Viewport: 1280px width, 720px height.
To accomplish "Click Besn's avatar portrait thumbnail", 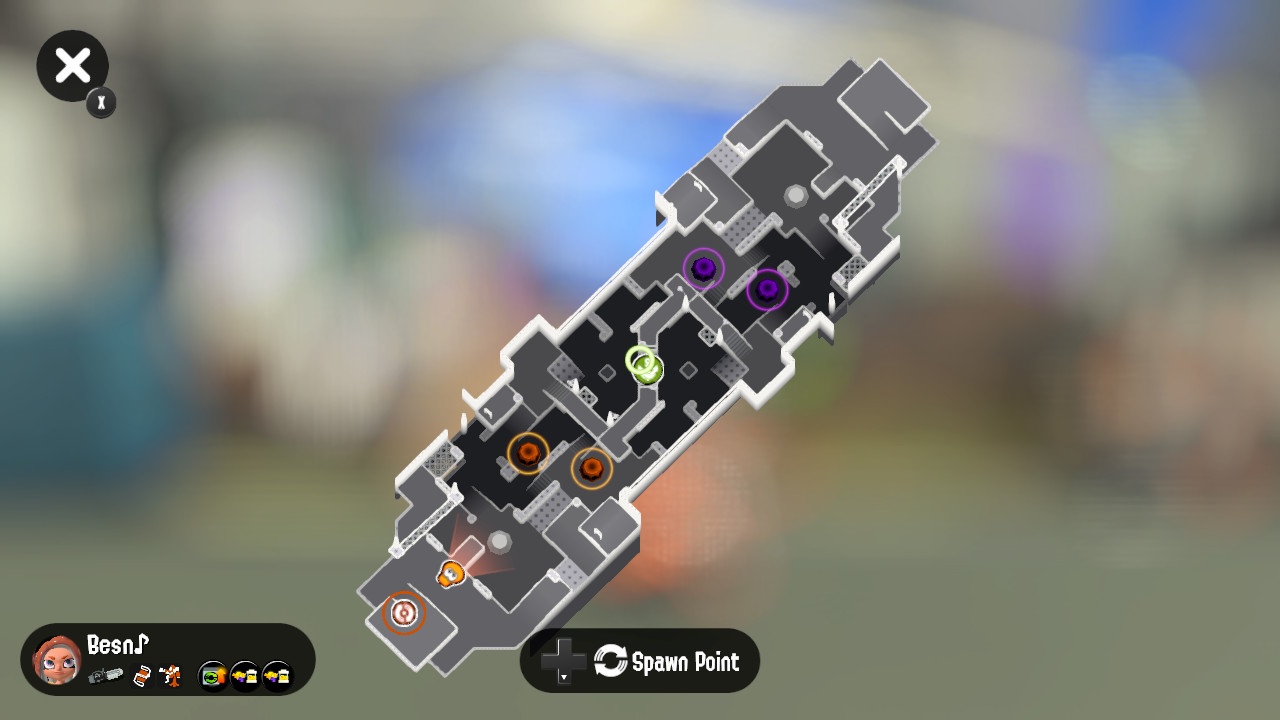I will tap(57, 660).
